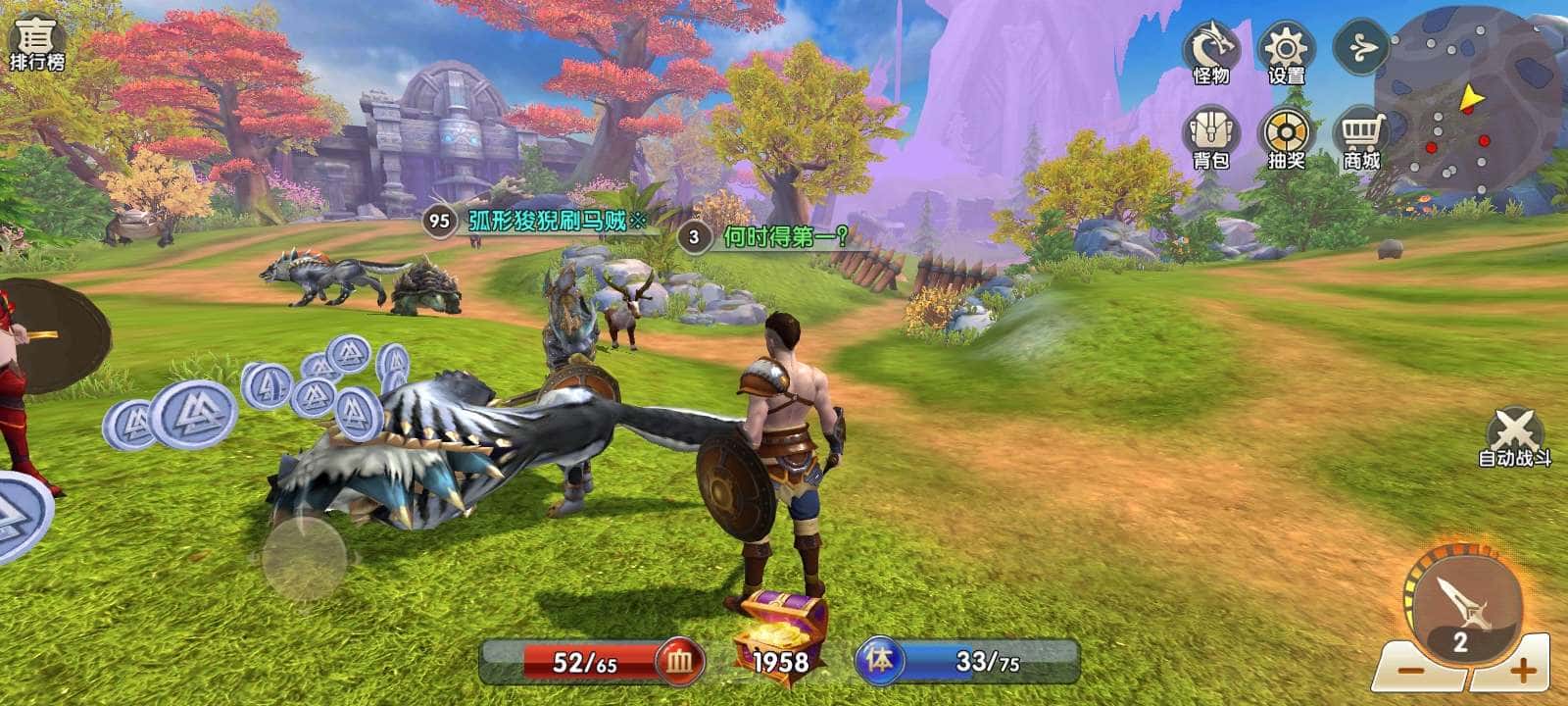Open the 商城 shop cart
Image resolution: width=1568 pixels, height=706 pixels.
(x=1361, y=136)
